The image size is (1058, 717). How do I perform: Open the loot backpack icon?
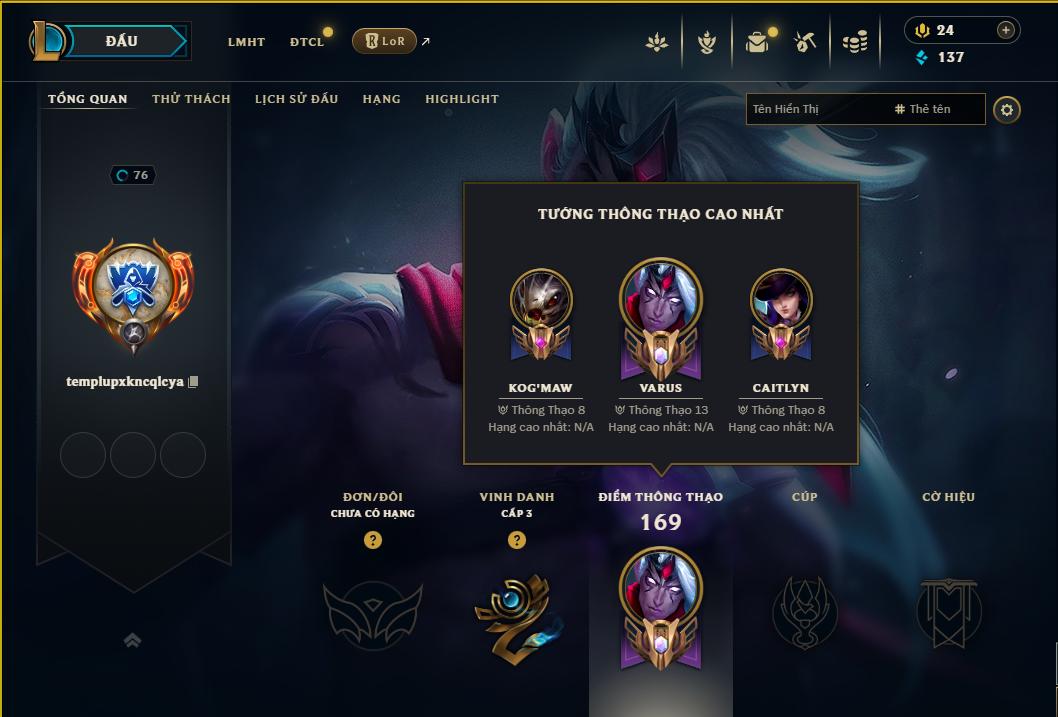[757, 42]
